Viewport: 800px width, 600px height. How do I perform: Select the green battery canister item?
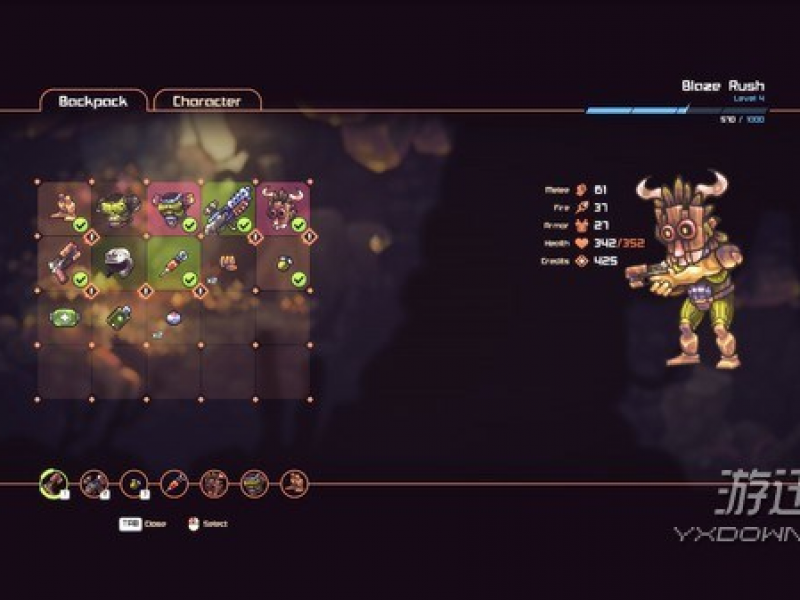119,317
